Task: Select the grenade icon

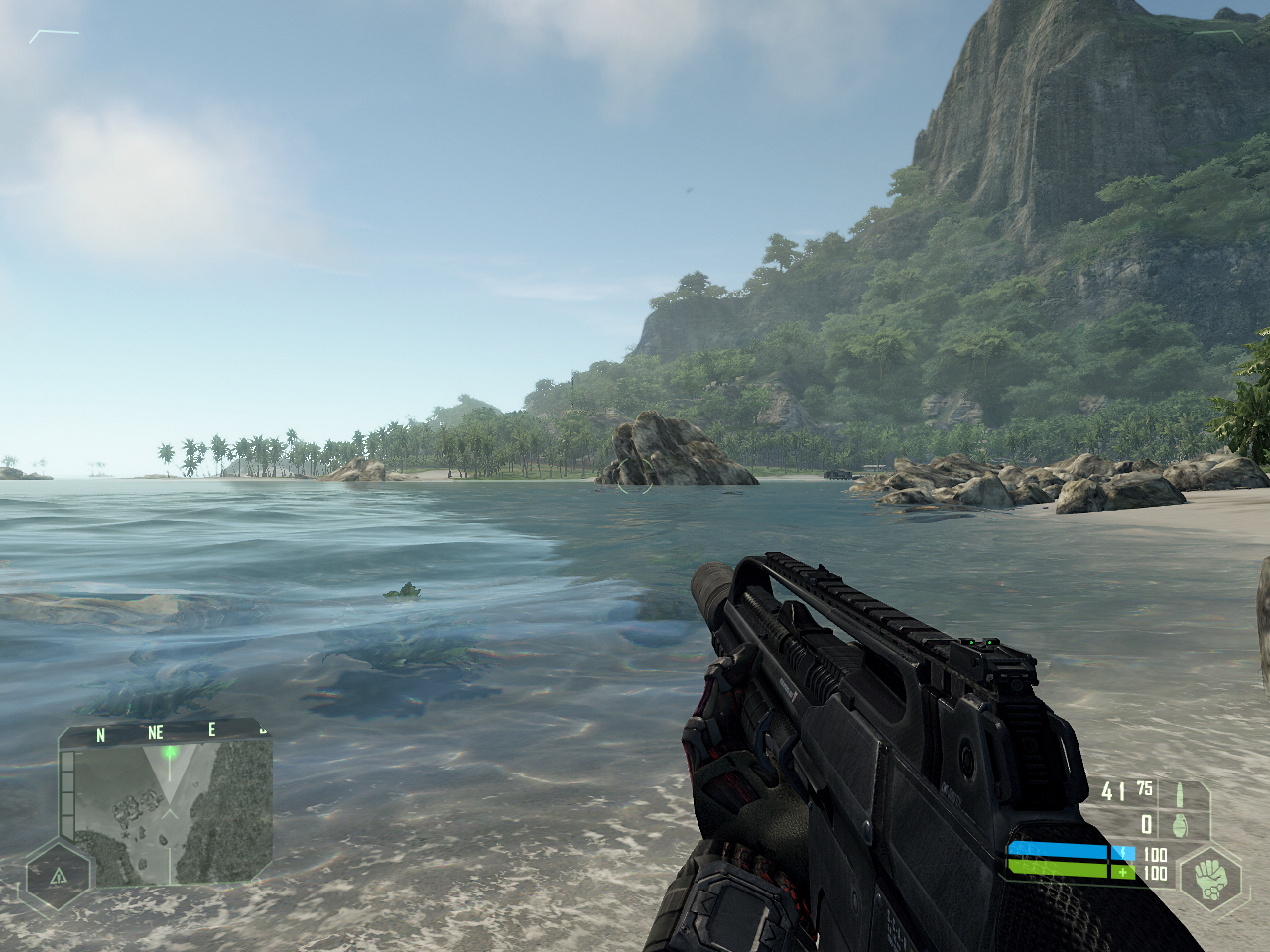Action: click(x=1180, y=823)
